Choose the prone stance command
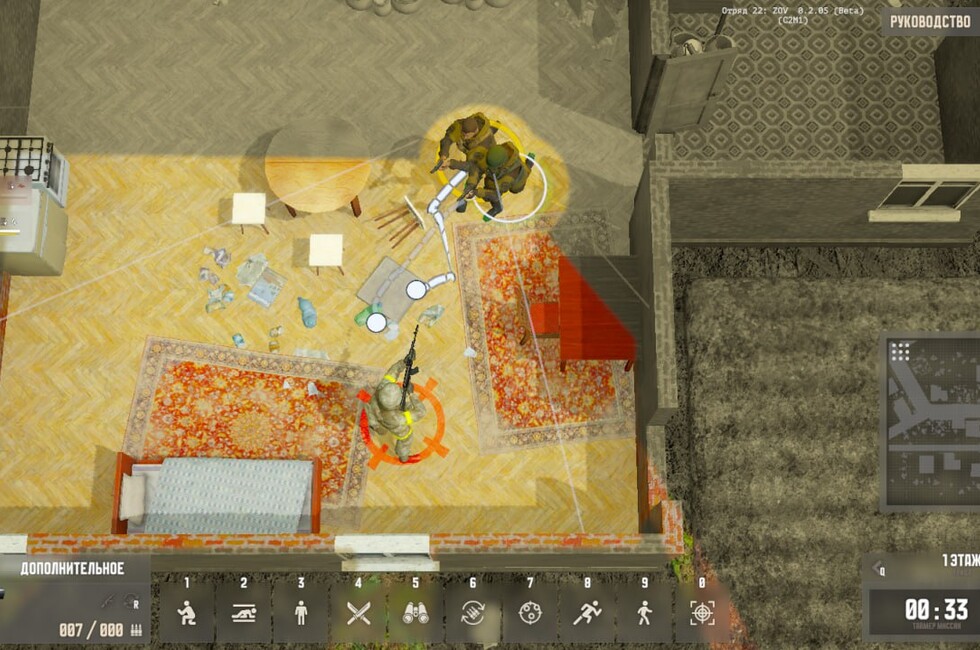This screenshot has height=650, width=980. [243, 612]
